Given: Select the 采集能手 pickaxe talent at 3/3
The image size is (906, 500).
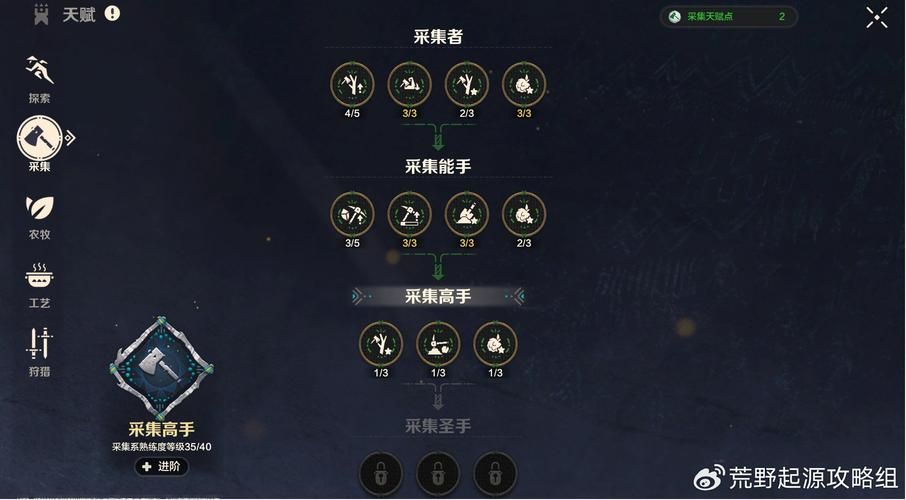Looking at the screenshot, I should [x=409, y=214].
